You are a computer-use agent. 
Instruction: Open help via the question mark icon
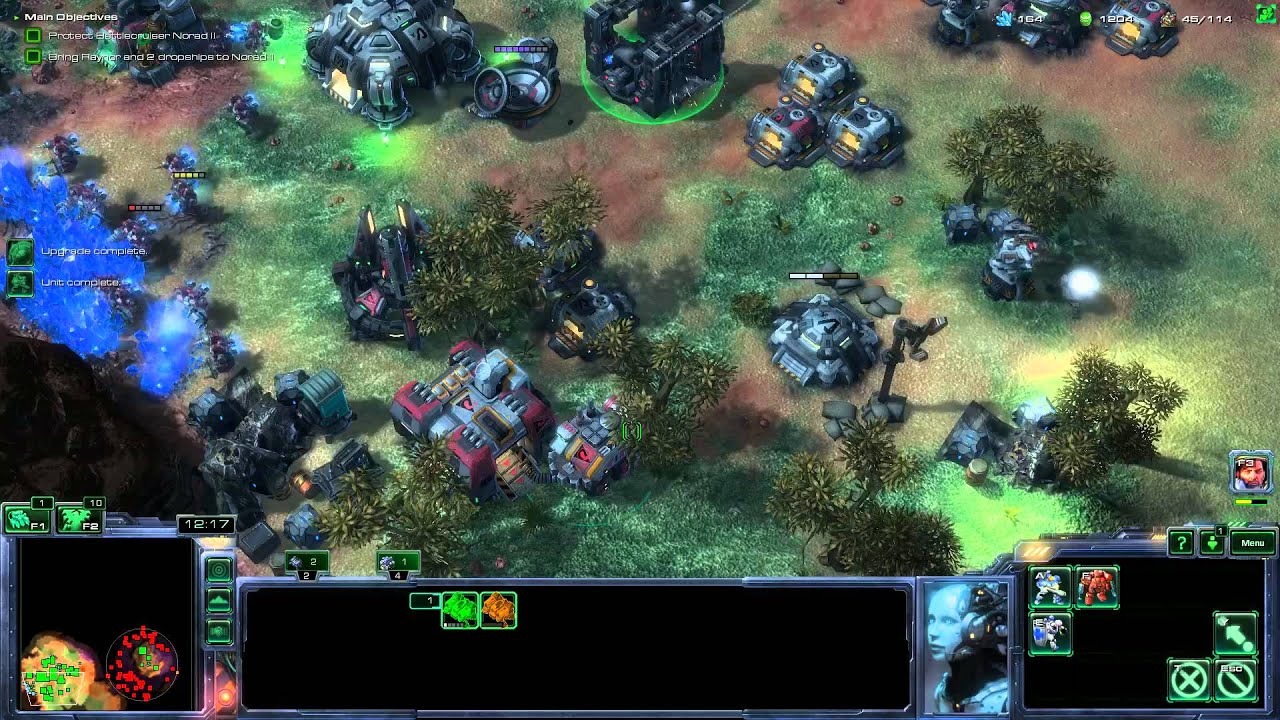pos(1182,543)
